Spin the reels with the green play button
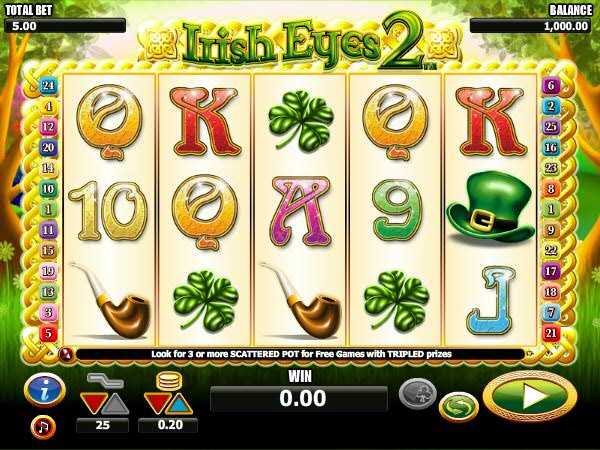 [x=529, y=396]
